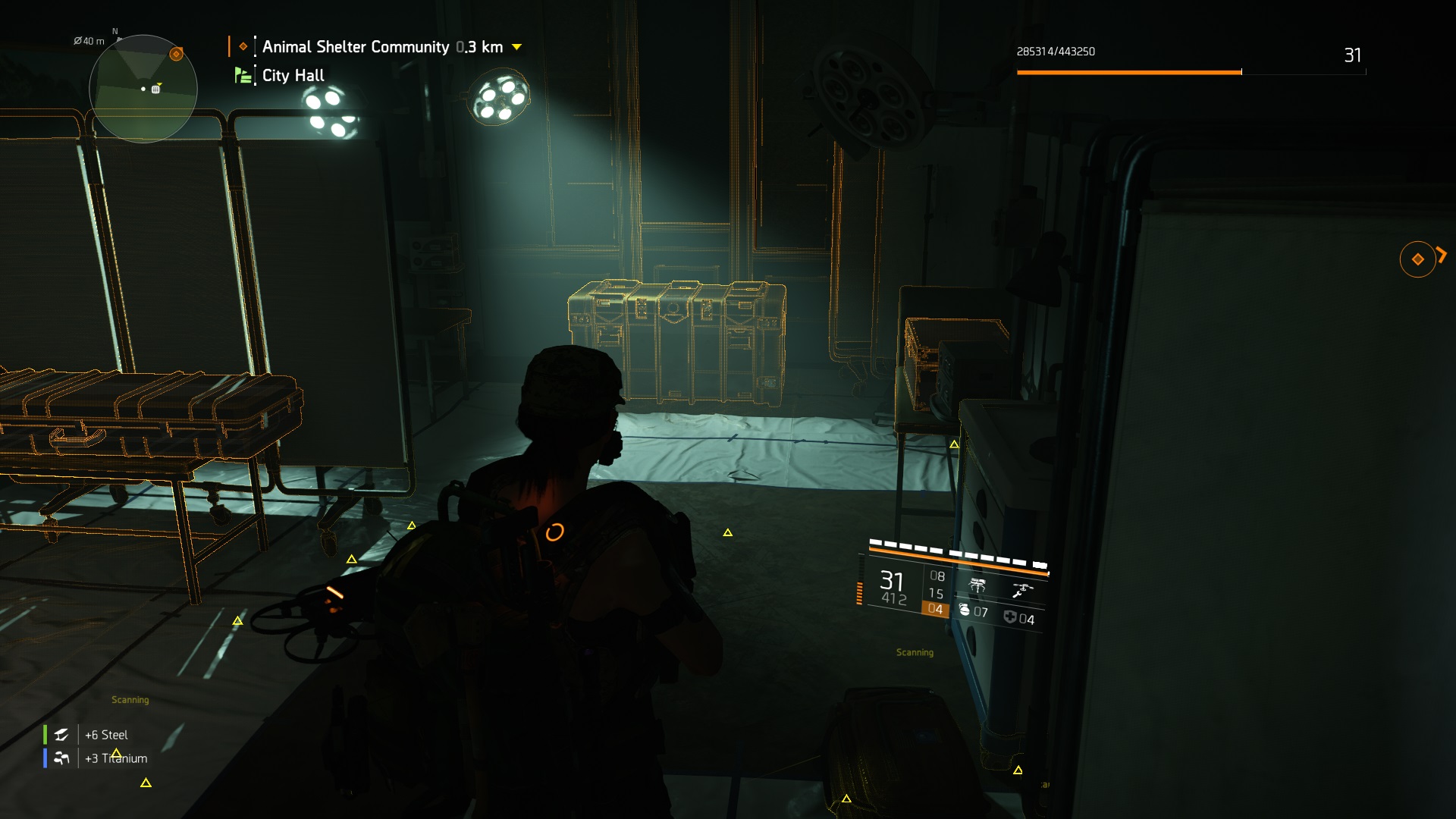This screenshot has height=819, width=1456.
Task: Select the grenade icon
Action: 965,610
